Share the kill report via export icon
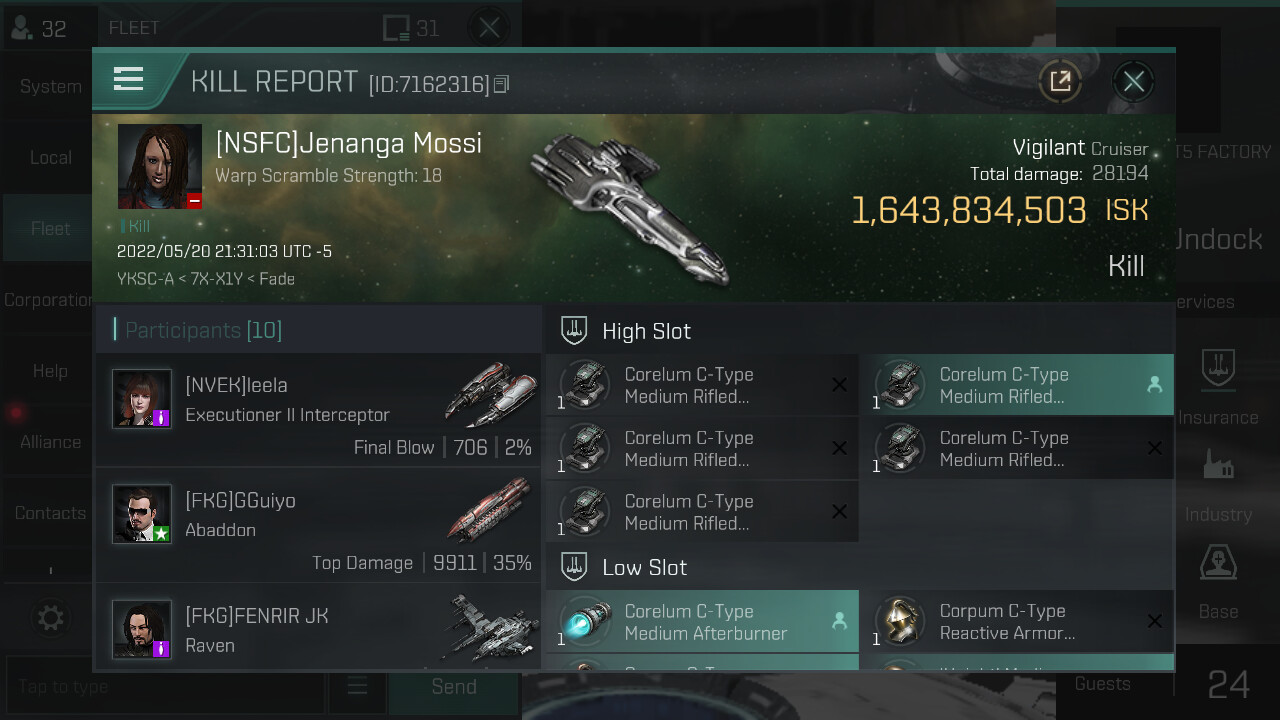Image resolution: width=1280 pixels, height=720 pixels. click(1060, 82)
